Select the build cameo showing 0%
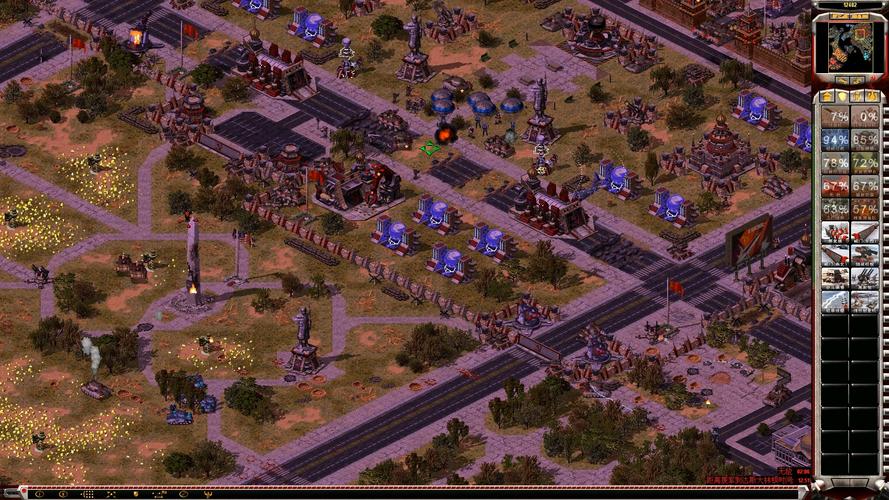The height and width of the screenshot is (500, 889). click(x=865, y=116)
